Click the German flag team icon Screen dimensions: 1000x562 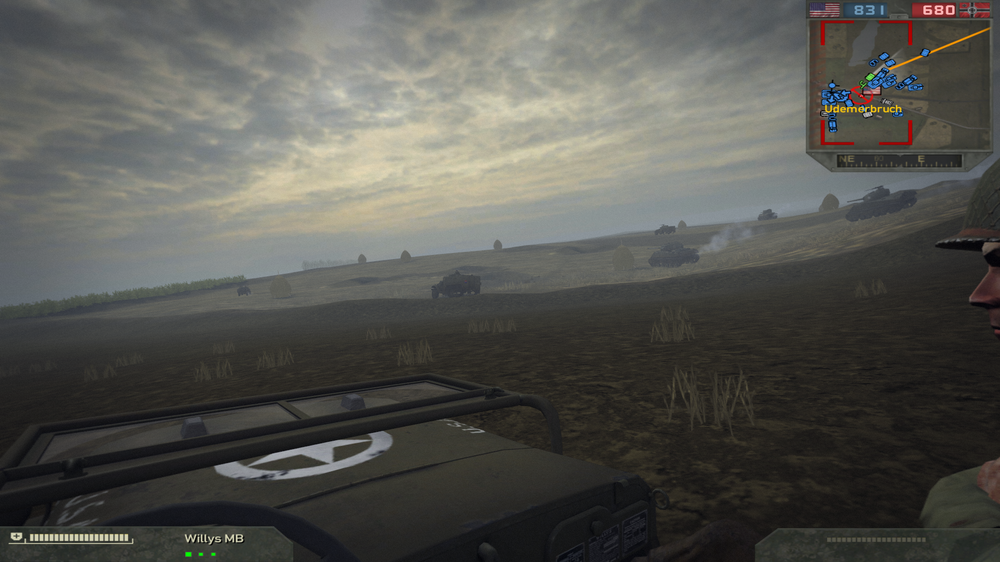click(974, 10)
